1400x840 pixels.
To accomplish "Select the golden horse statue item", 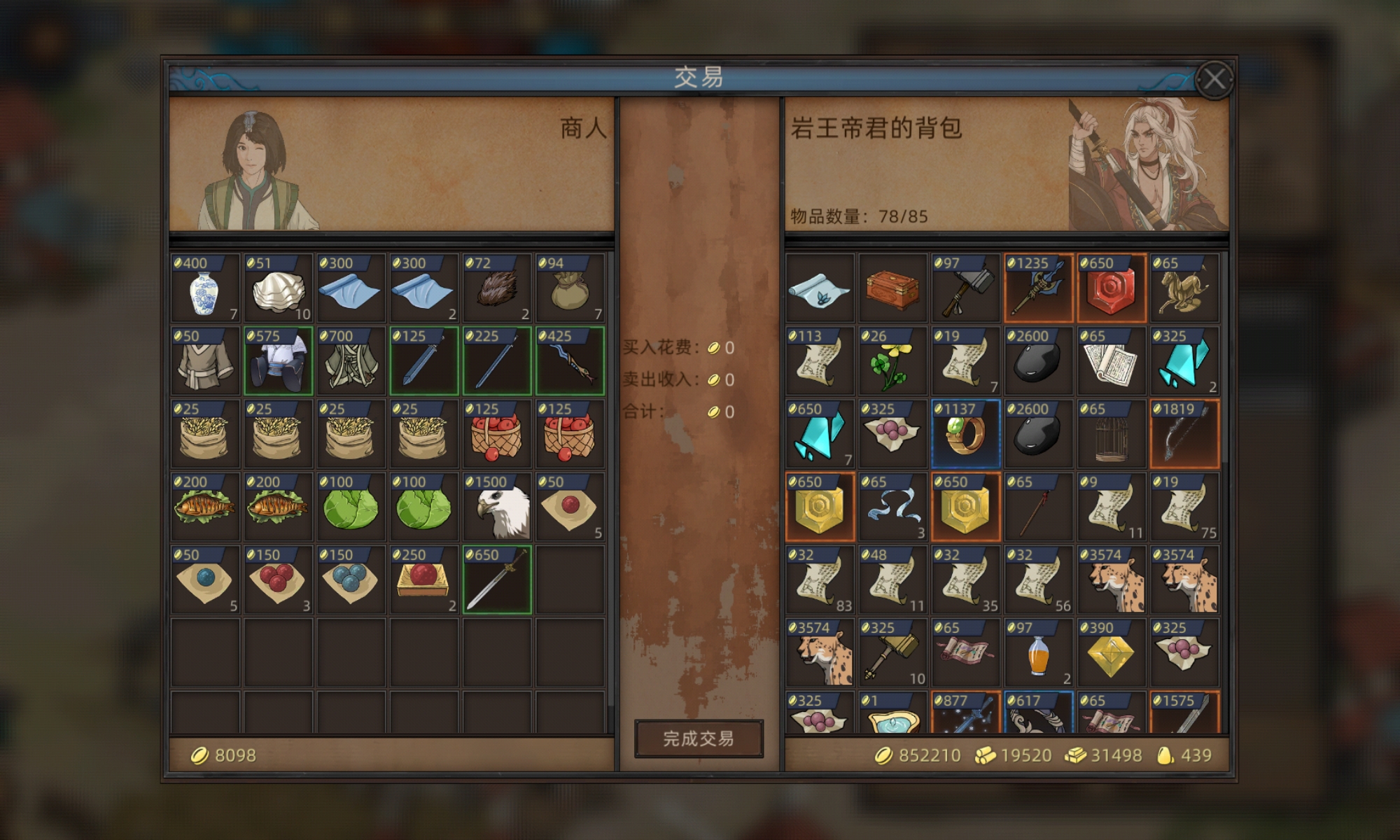I will pyautogui.click(x=1183, y=288).
